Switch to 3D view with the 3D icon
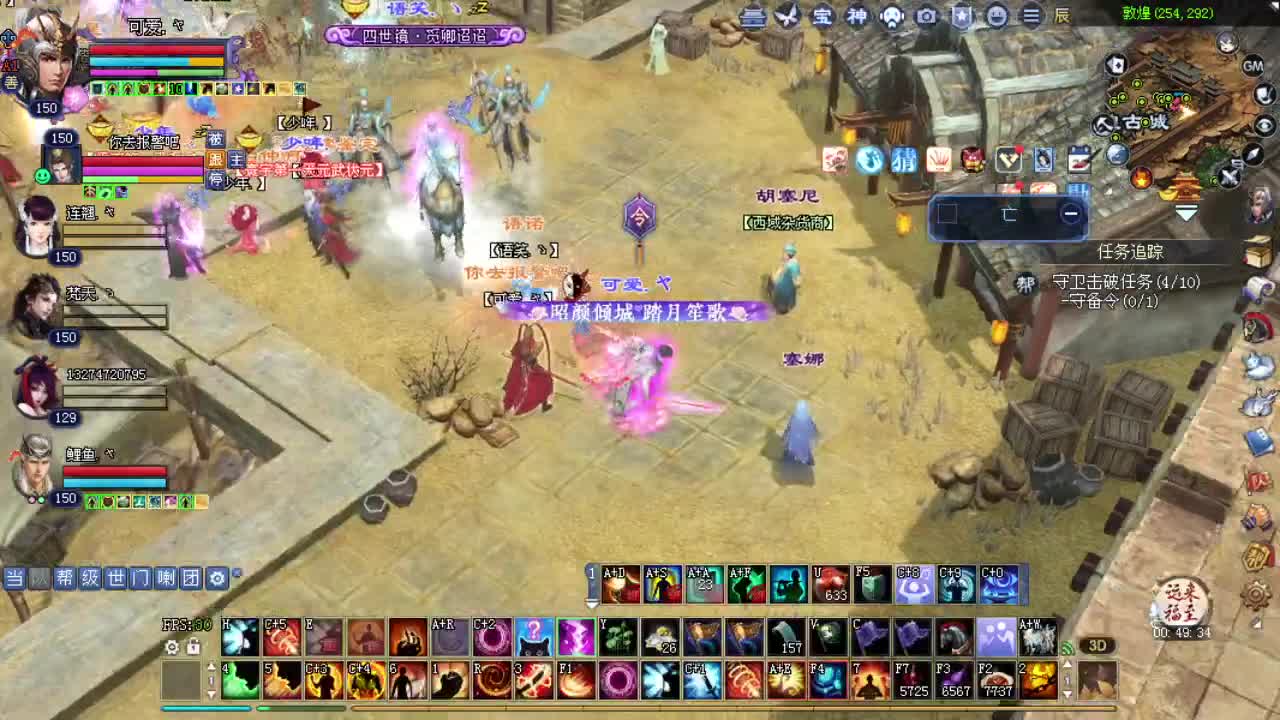The image size is (1280, 720). click(x=1097, y=647)
